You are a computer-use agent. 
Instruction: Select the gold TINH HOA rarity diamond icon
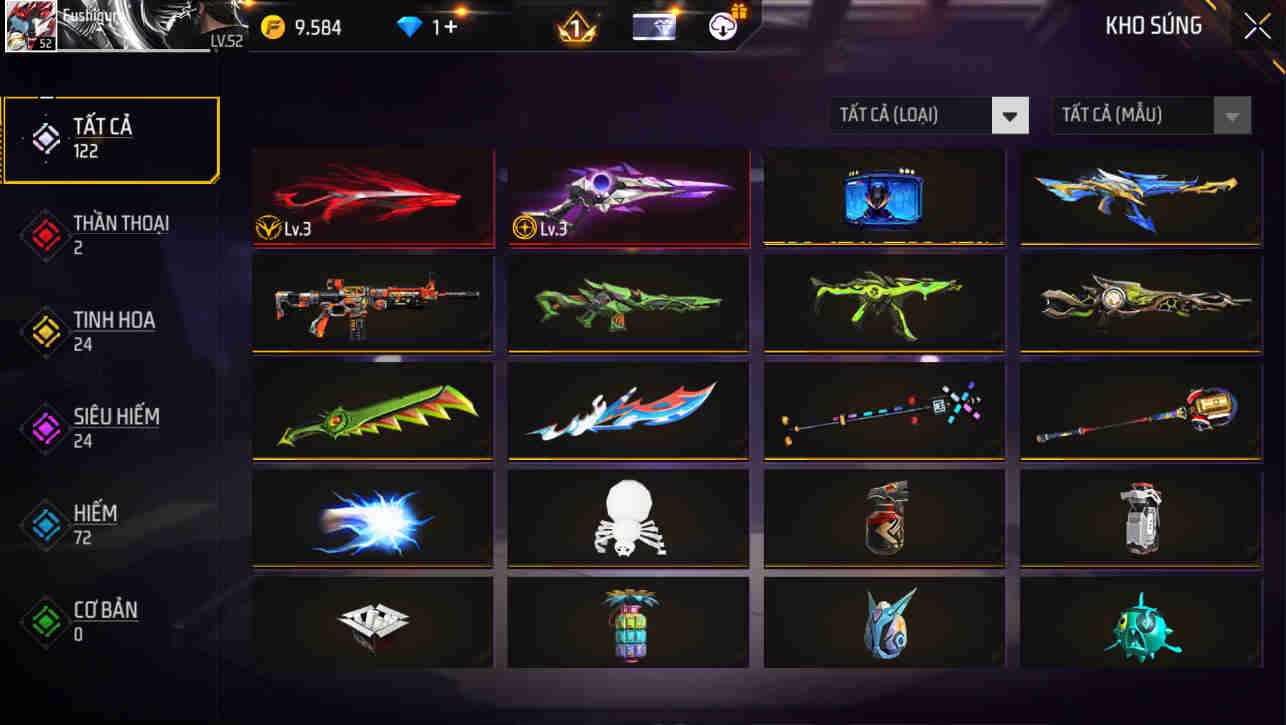pos(45,332)
